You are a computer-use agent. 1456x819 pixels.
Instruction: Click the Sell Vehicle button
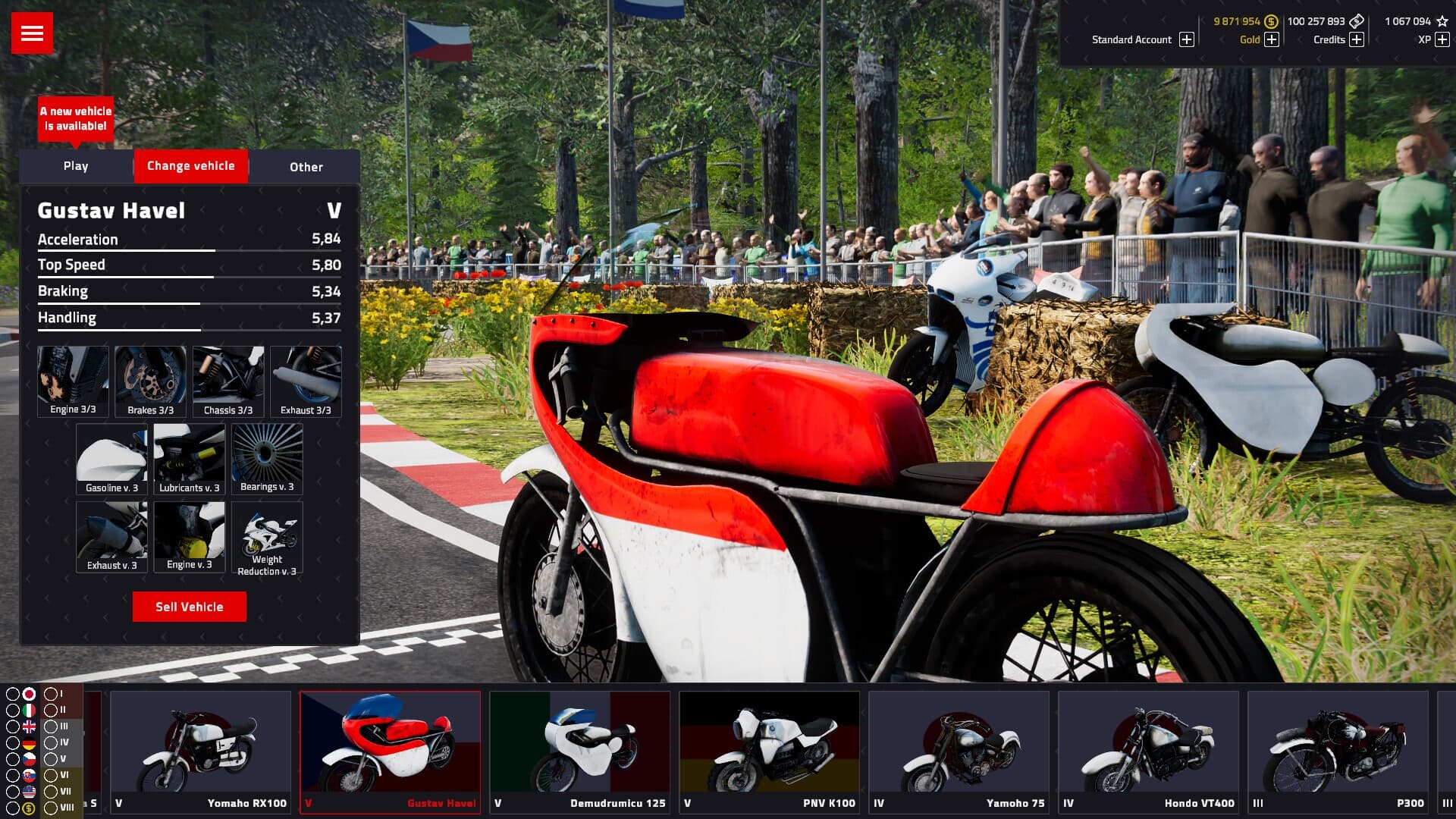point(189,606)
